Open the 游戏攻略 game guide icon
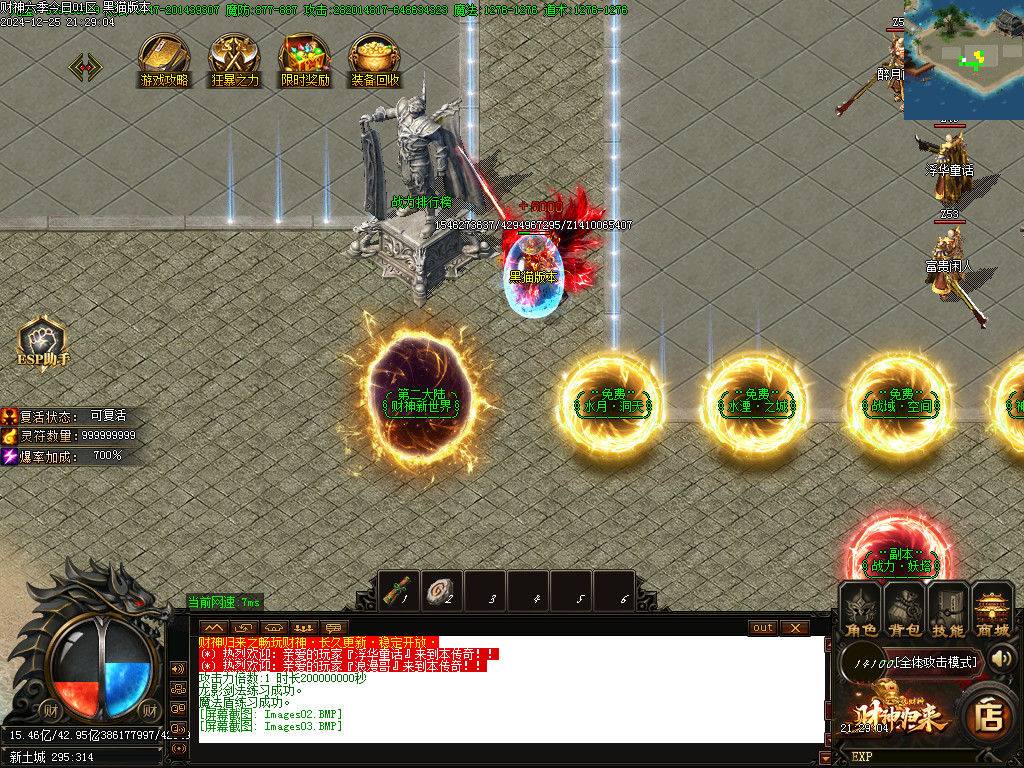 click(x=164, y=58)
